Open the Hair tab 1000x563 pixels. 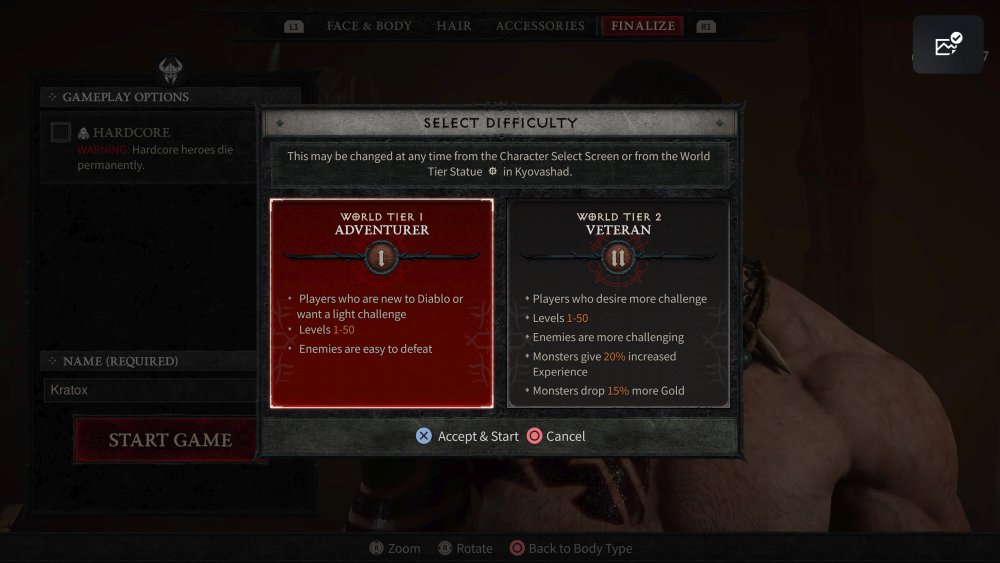point(453,26)
